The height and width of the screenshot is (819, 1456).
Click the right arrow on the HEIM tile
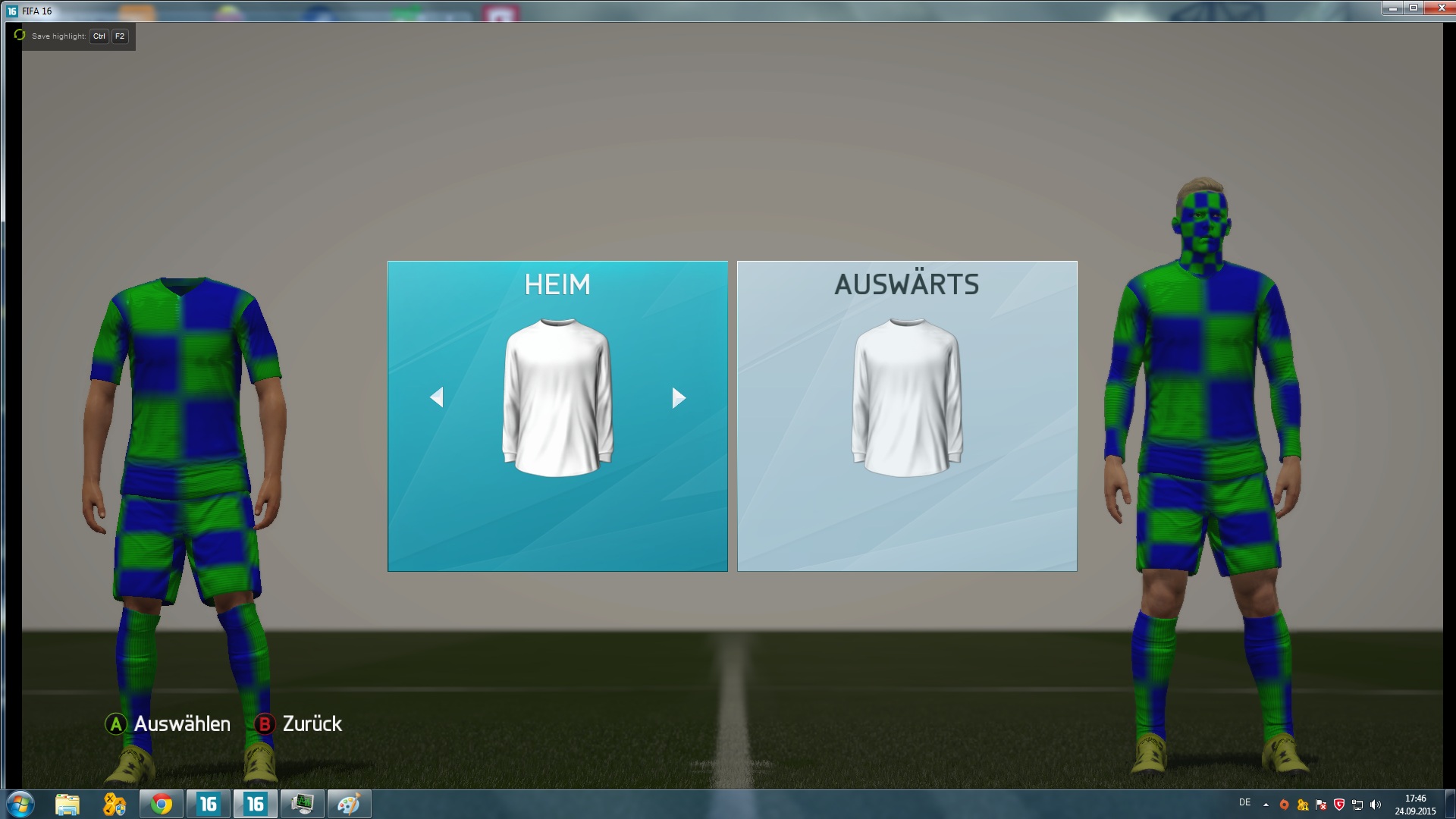point(679,397)
